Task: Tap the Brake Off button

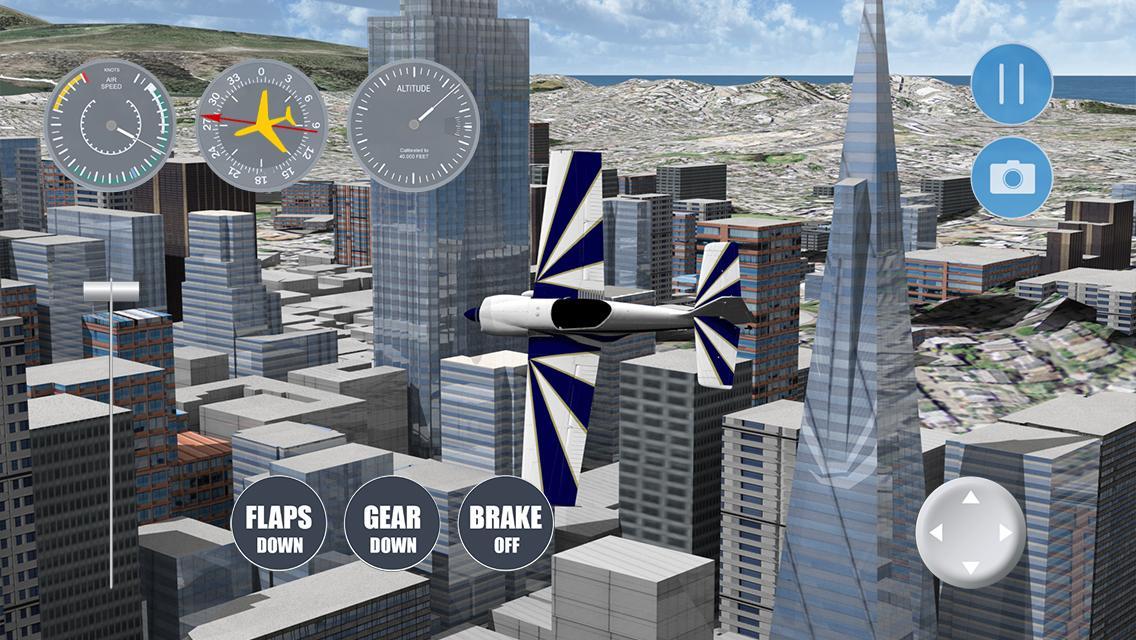Action: coord(505,527)
